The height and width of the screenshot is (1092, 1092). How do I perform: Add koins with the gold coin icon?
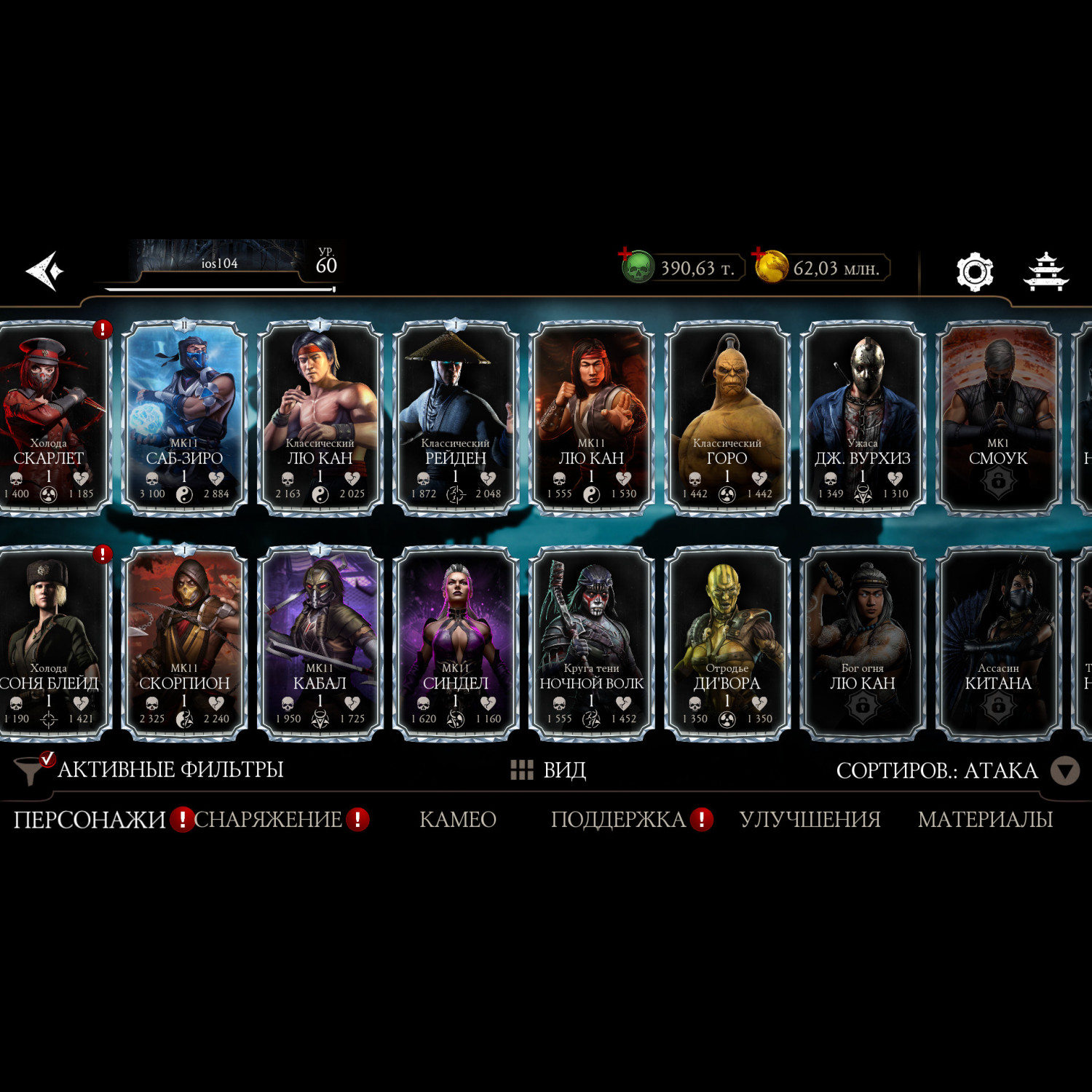(770, 266)
